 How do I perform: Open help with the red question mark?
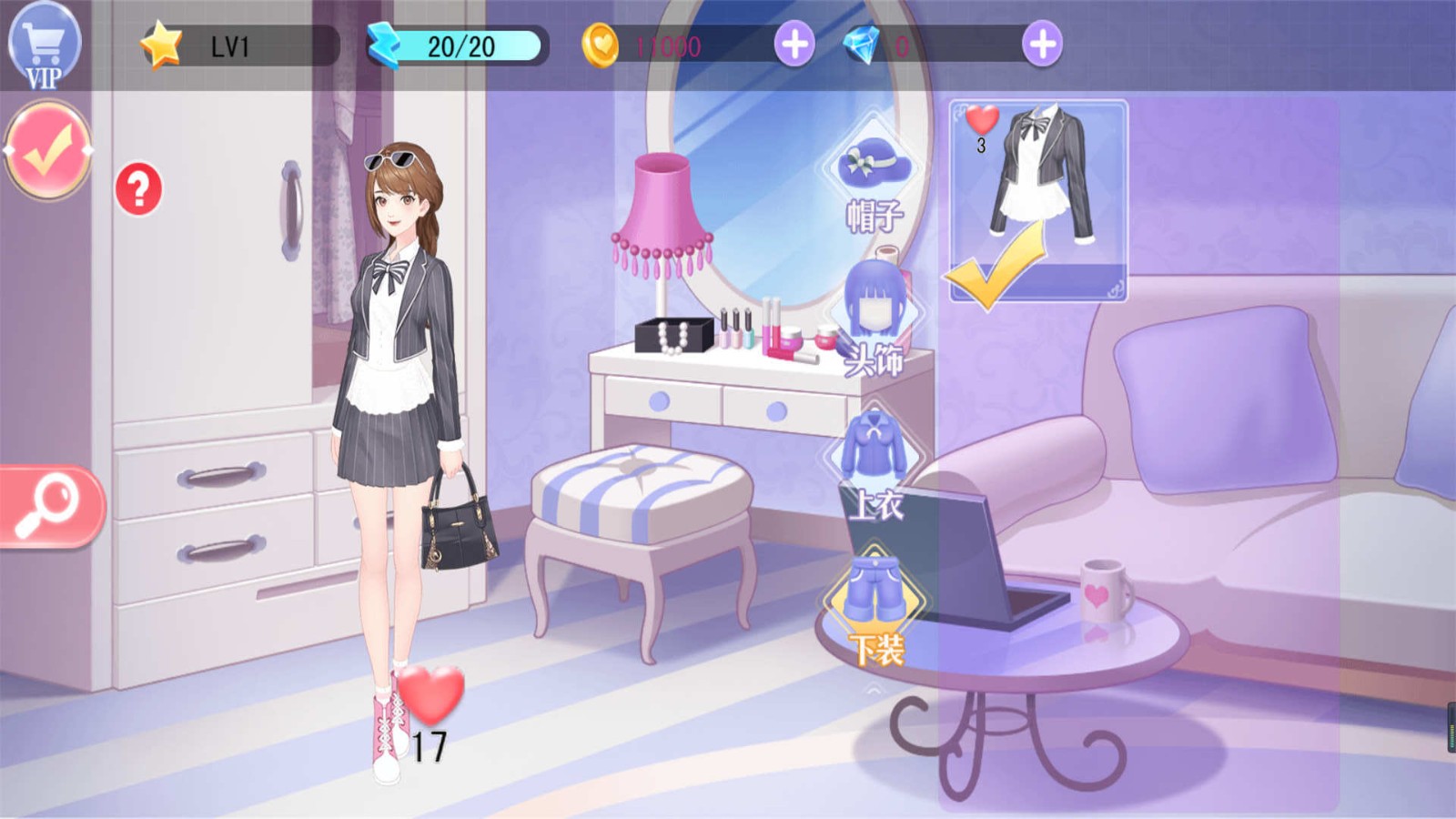pyautogui.click(x=138, y=189)
